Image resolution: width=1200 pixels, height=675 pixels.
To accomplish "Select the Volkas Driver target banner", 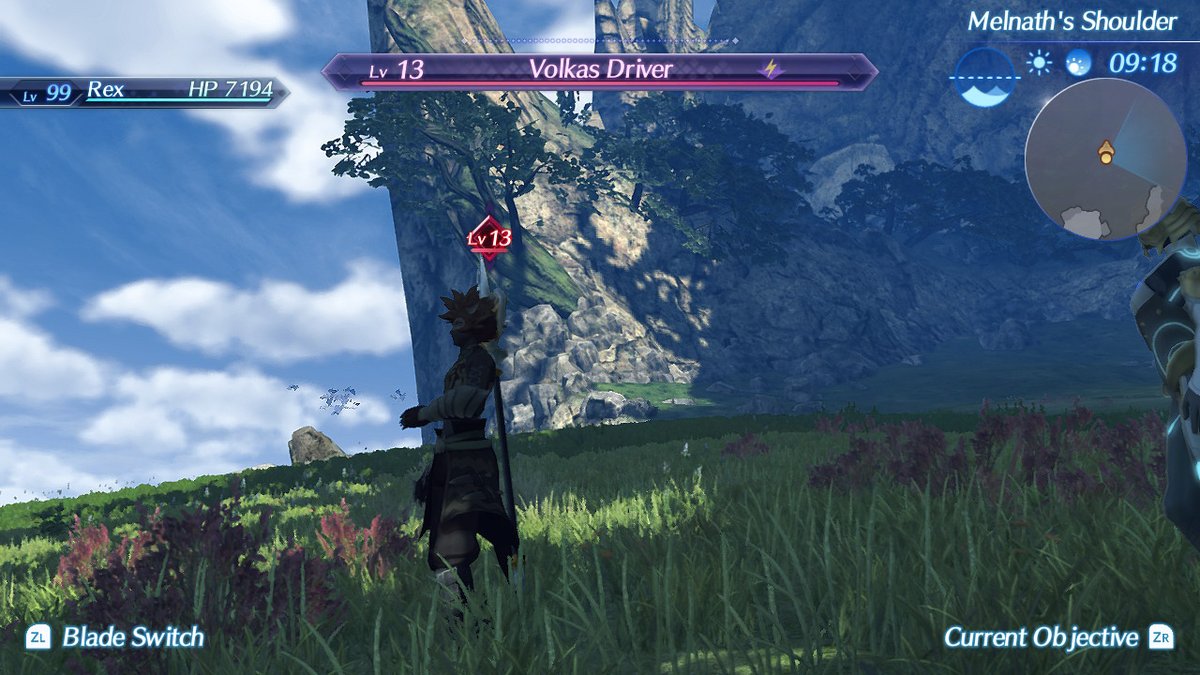I will click(600, 71).
